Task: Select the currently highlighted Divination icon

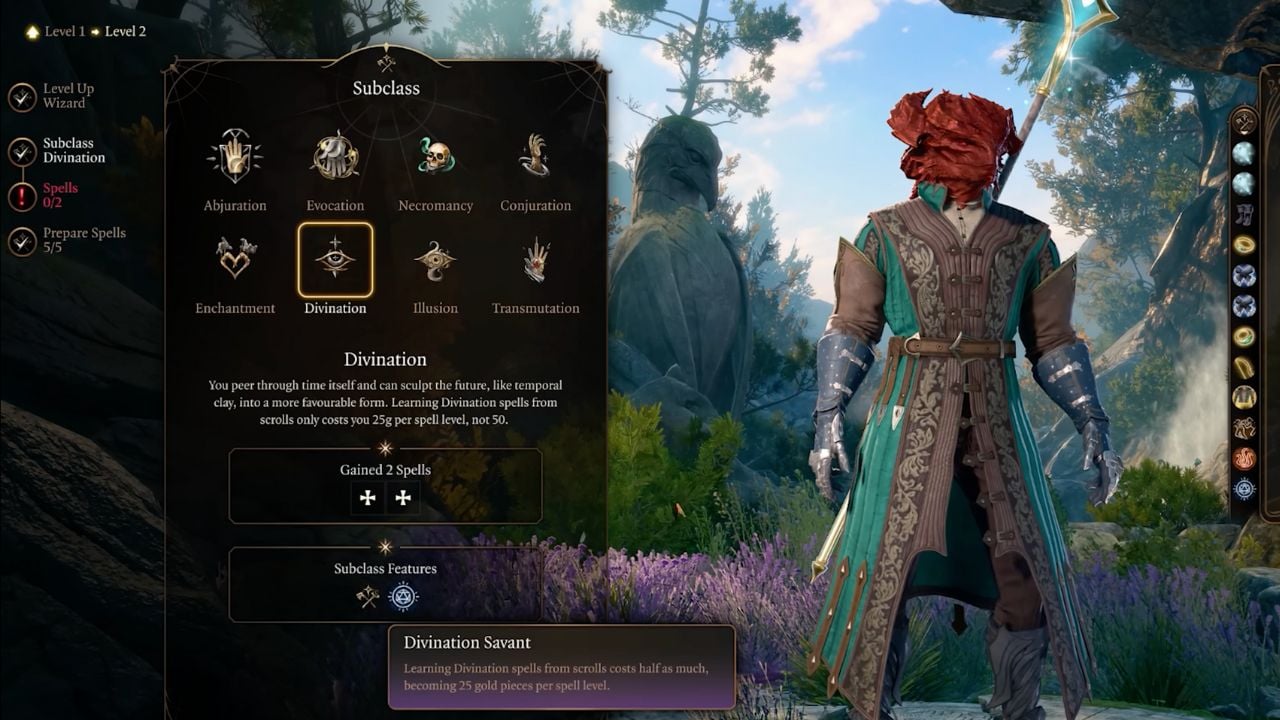Action: 335,263
